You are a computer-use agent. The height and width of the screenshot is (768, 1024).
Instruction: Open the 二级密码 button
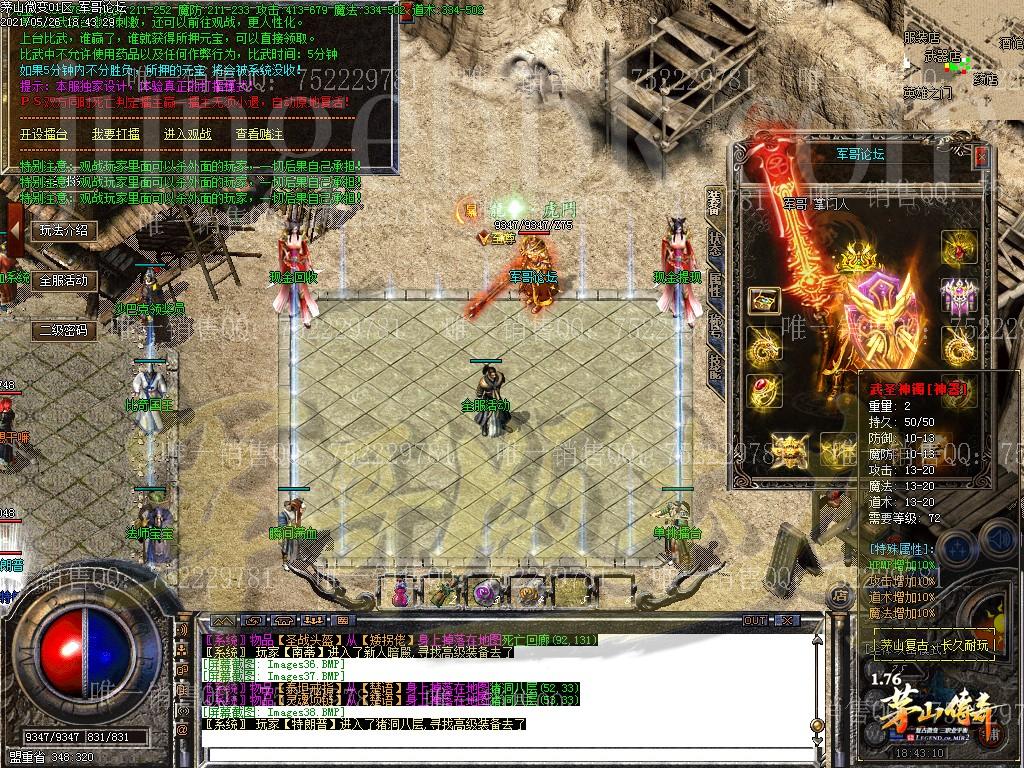click(64, 330)
